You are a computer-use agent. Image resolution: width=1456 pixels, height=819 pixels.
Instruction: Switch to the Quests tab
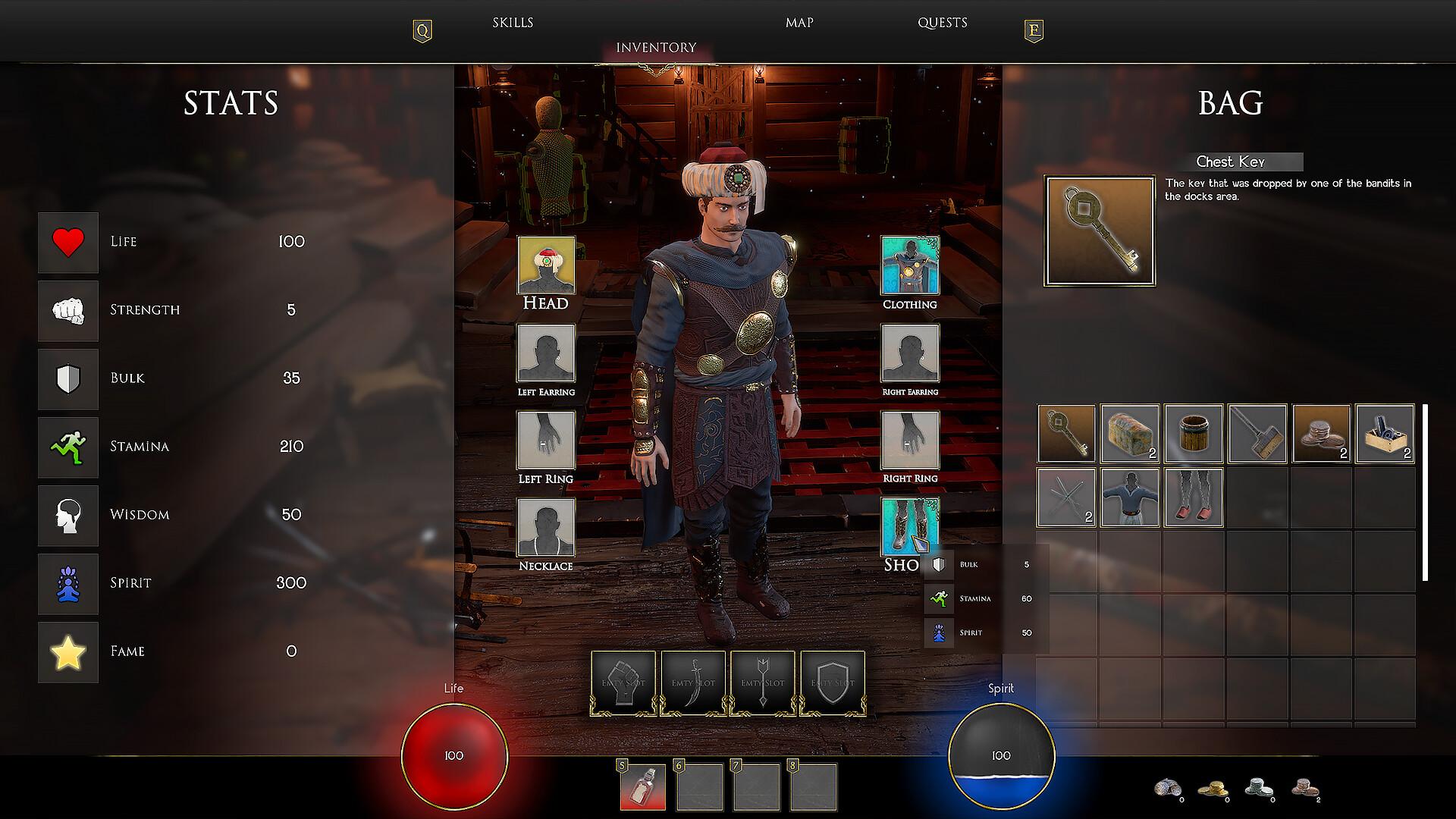[942, 22]
